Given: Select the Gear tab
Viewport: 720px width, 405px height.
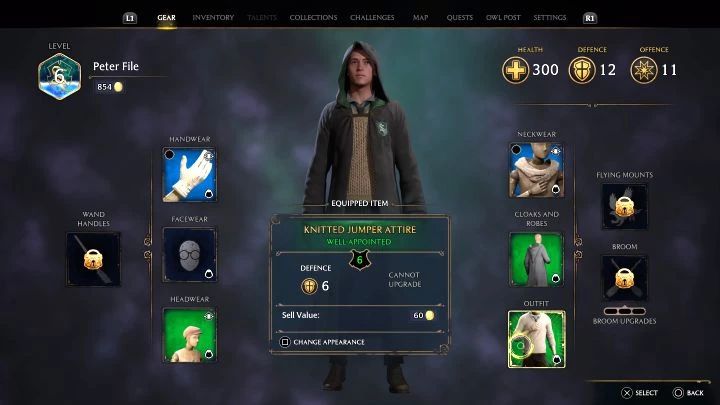Looking at the screenshot, I should [x=167, y=18].
